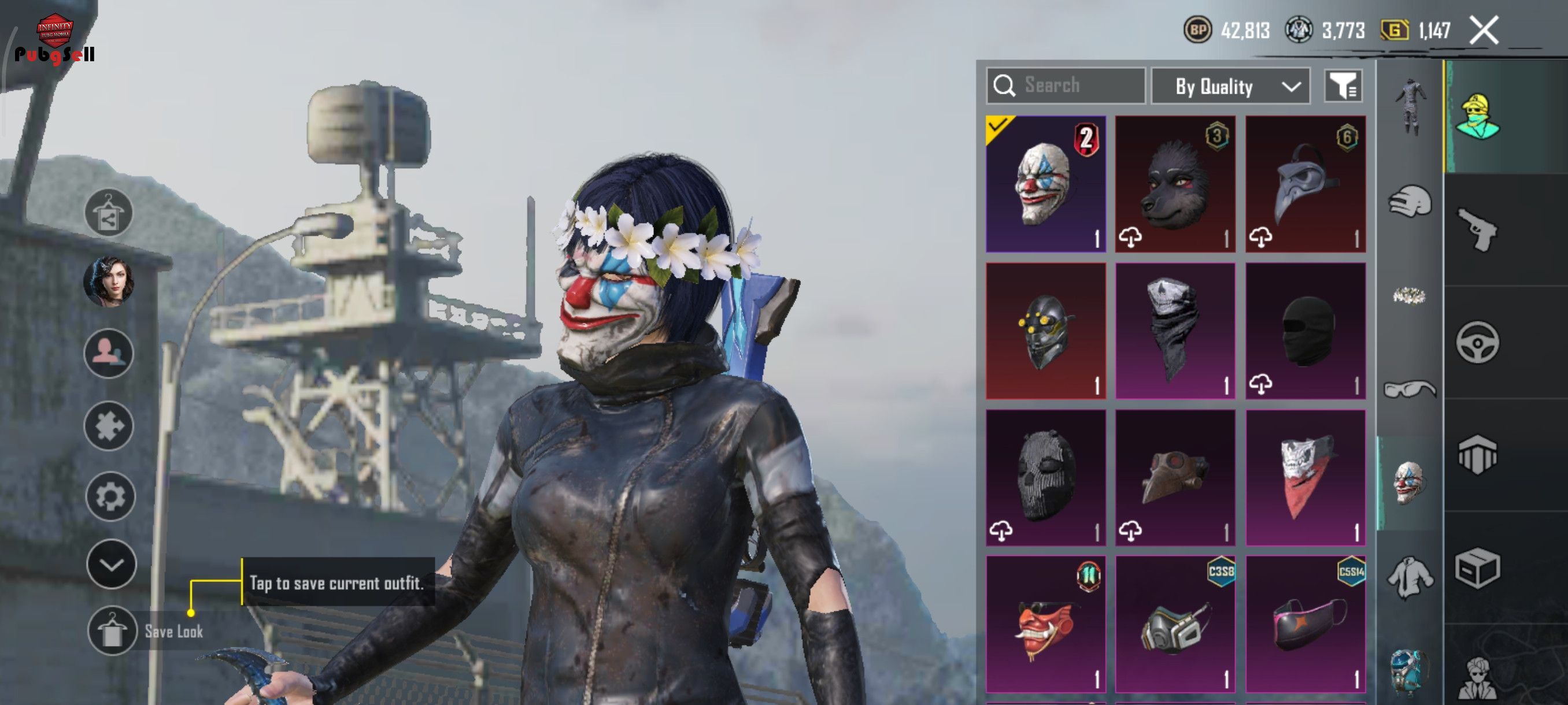Select the plague doctor beak mask
Viewport: 1568px width, 705px height.
pos(1305,184)
